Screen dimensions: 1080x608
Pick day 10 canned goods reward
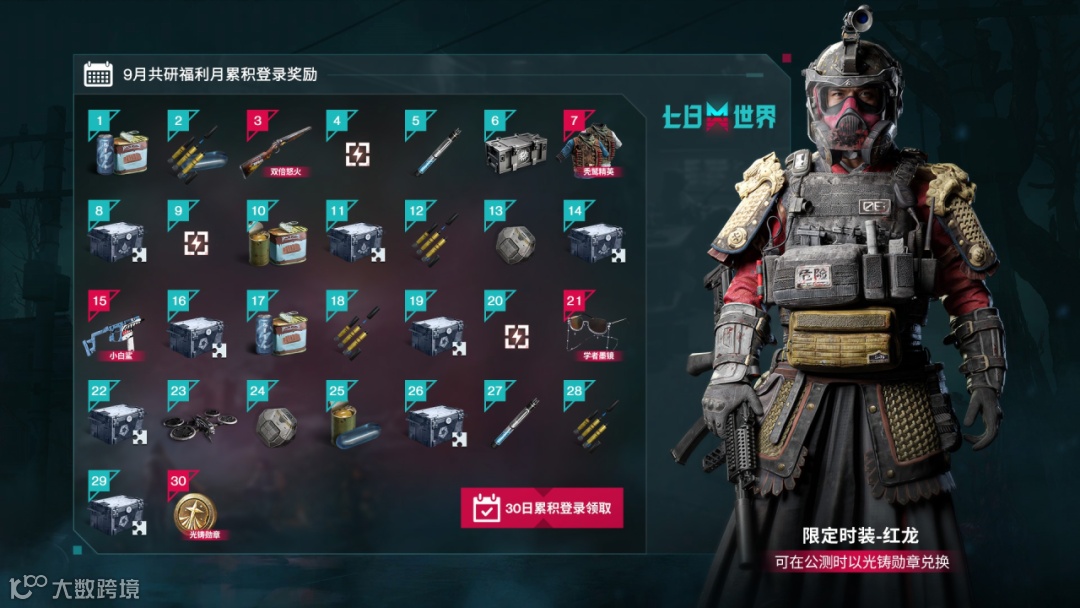[x=275, y=242]
